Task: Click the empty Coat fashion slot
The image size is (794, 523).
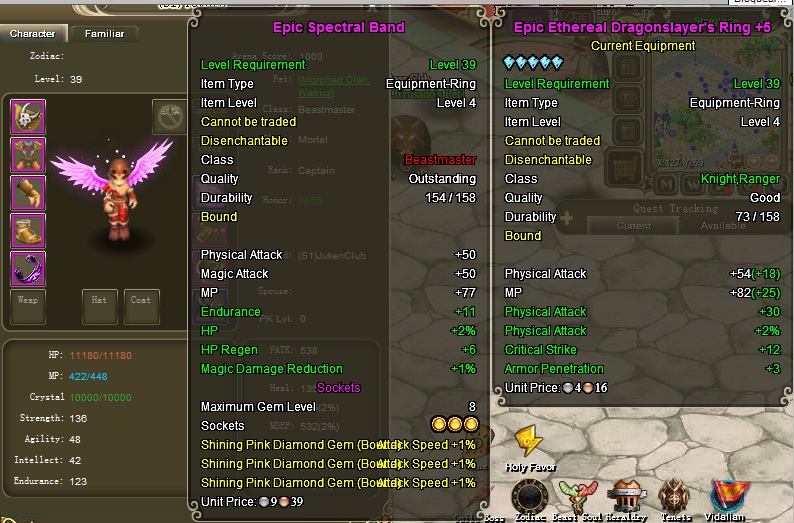Action: [x=140, y=306]
